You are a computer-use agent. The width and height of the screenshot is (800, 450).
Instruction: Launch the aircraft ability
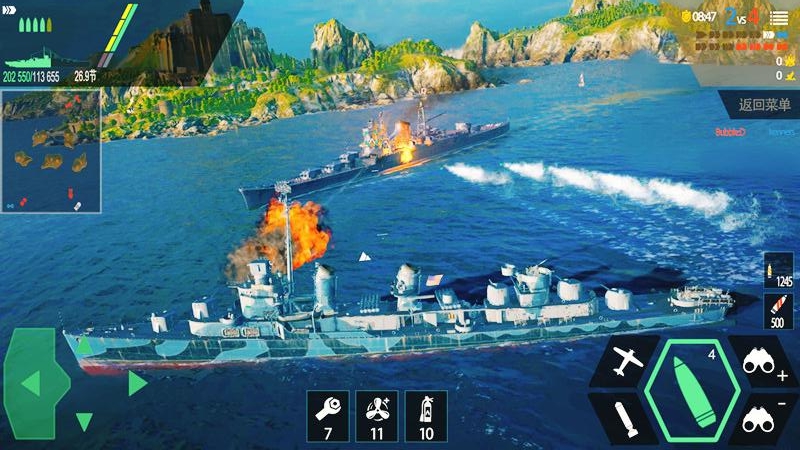point(624,361)
